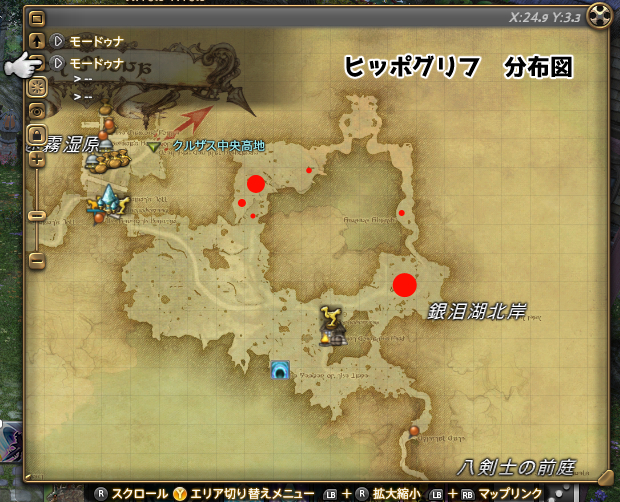Close the map window
Viewport: 620px width, 502px height.
tap(597, 17)
